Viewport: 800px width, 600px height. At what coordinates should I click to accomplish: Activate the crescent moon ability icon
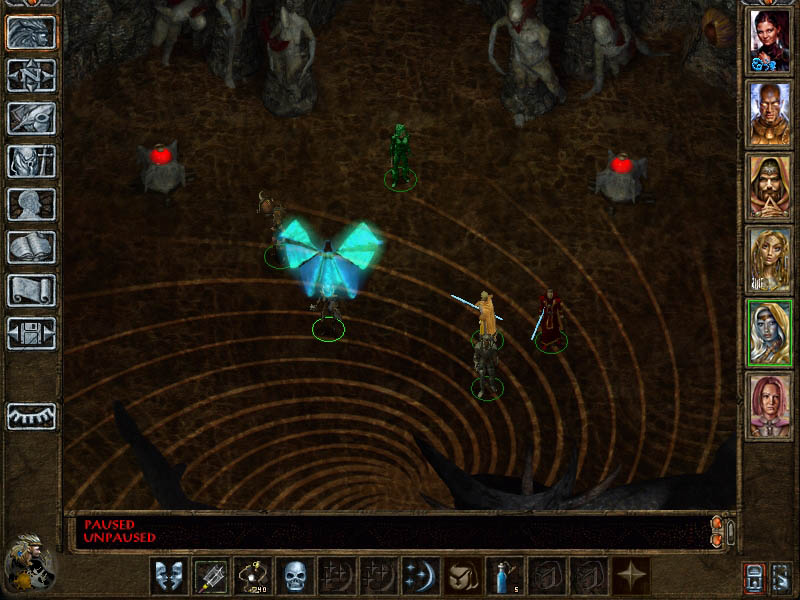tap(420, 576)
